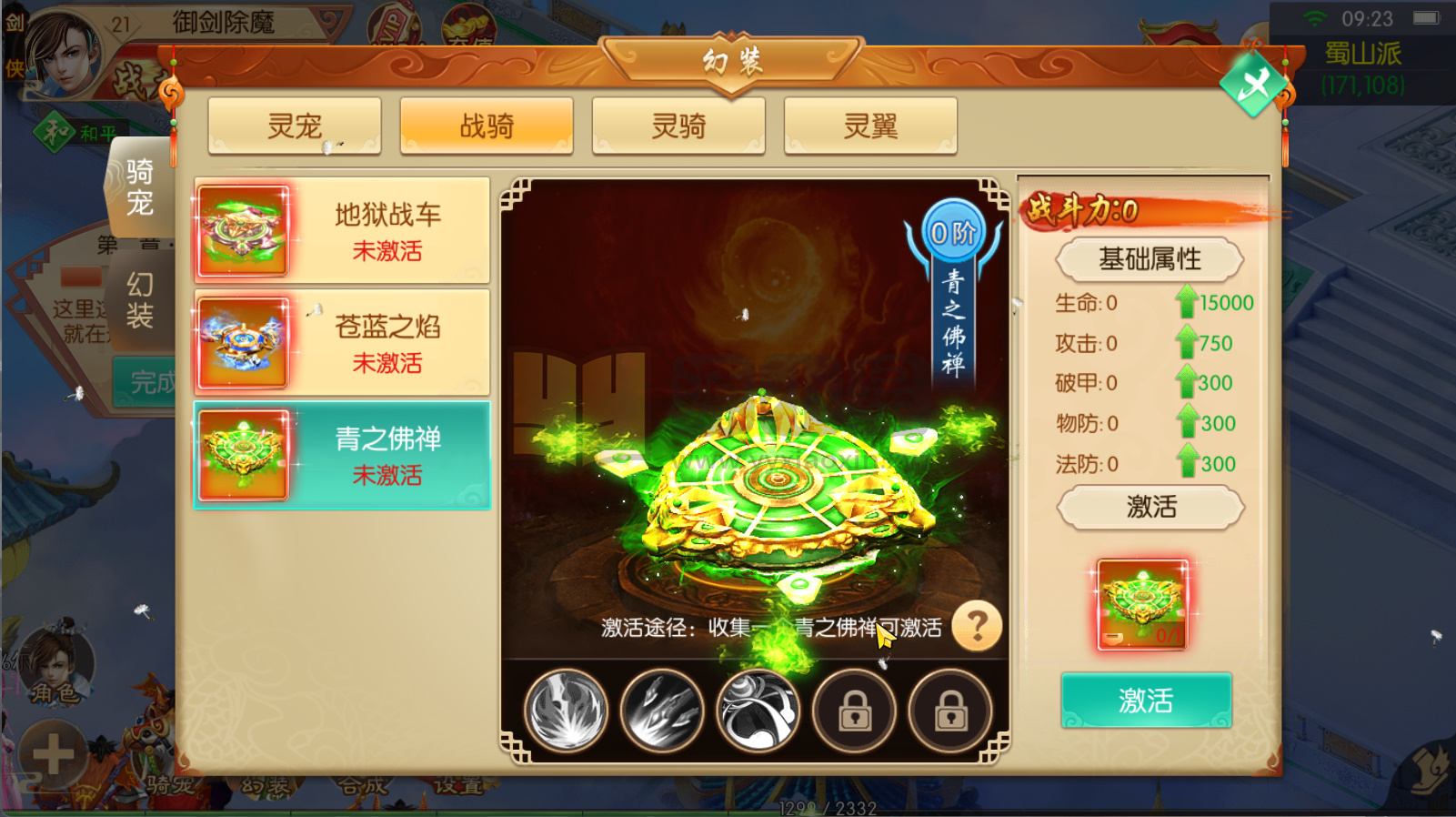Select the first unlocked mount skill icon
This screenshot has height=817, width=1456.
coord(567,711)
